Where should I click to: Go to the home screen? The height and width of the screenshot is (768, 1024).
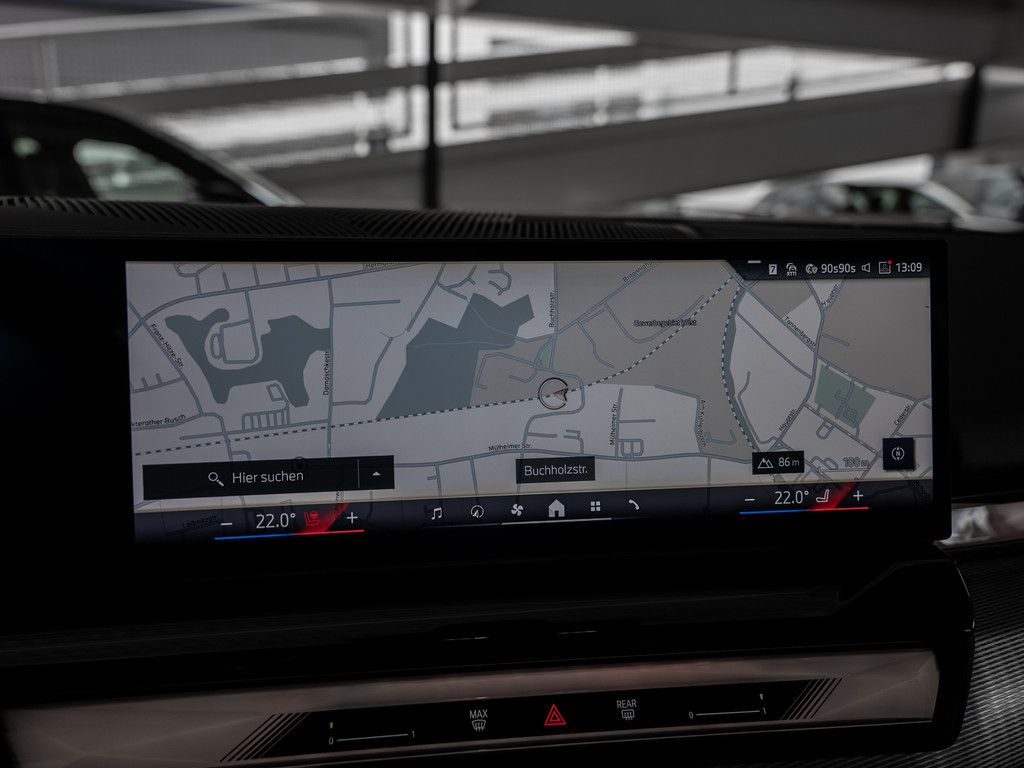(556, 508)
